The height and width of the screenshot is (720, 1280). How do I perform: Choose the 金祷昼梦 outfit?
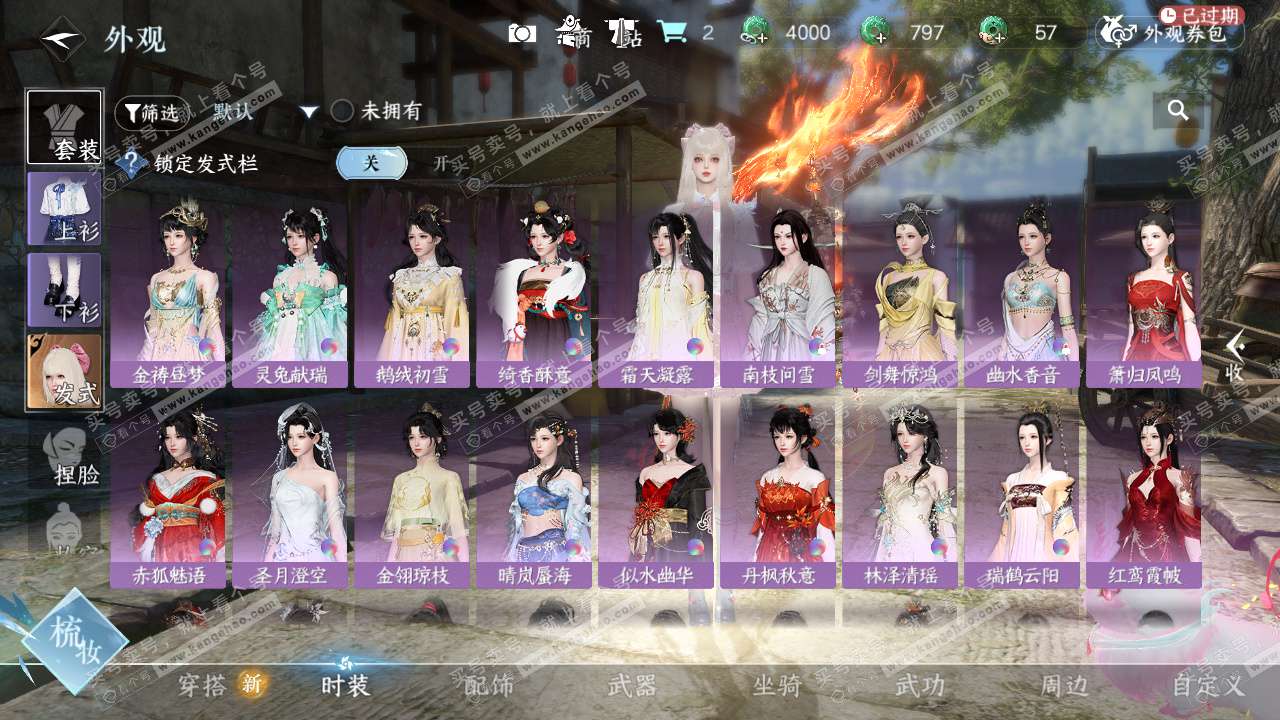point(168,290)
